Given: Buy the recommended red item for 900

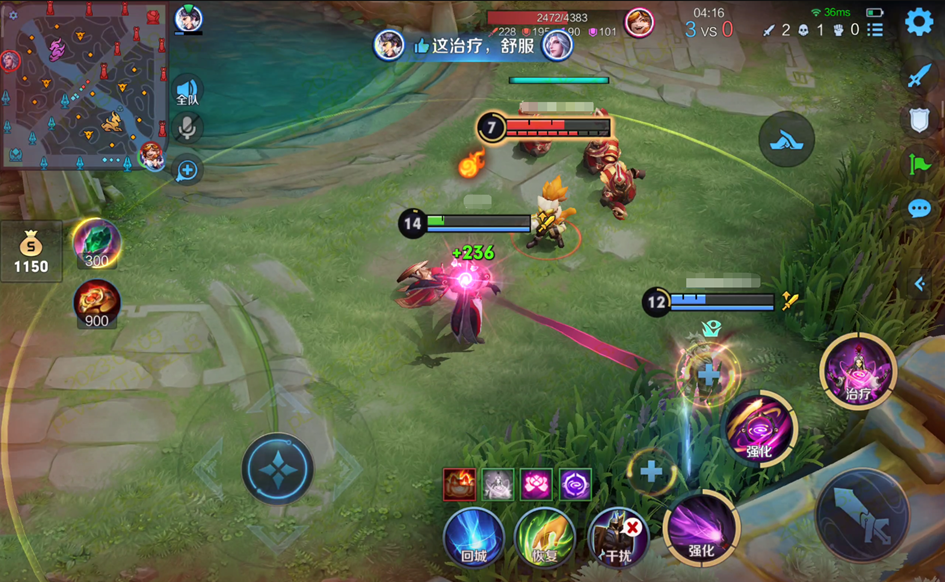Looking at the screenshot, I should [x=97, y=304].
